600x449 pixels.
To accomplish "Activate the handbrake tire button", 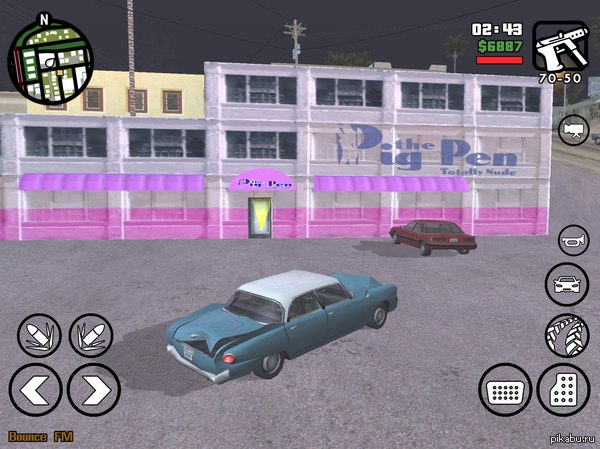I will [x=566, y=335].
